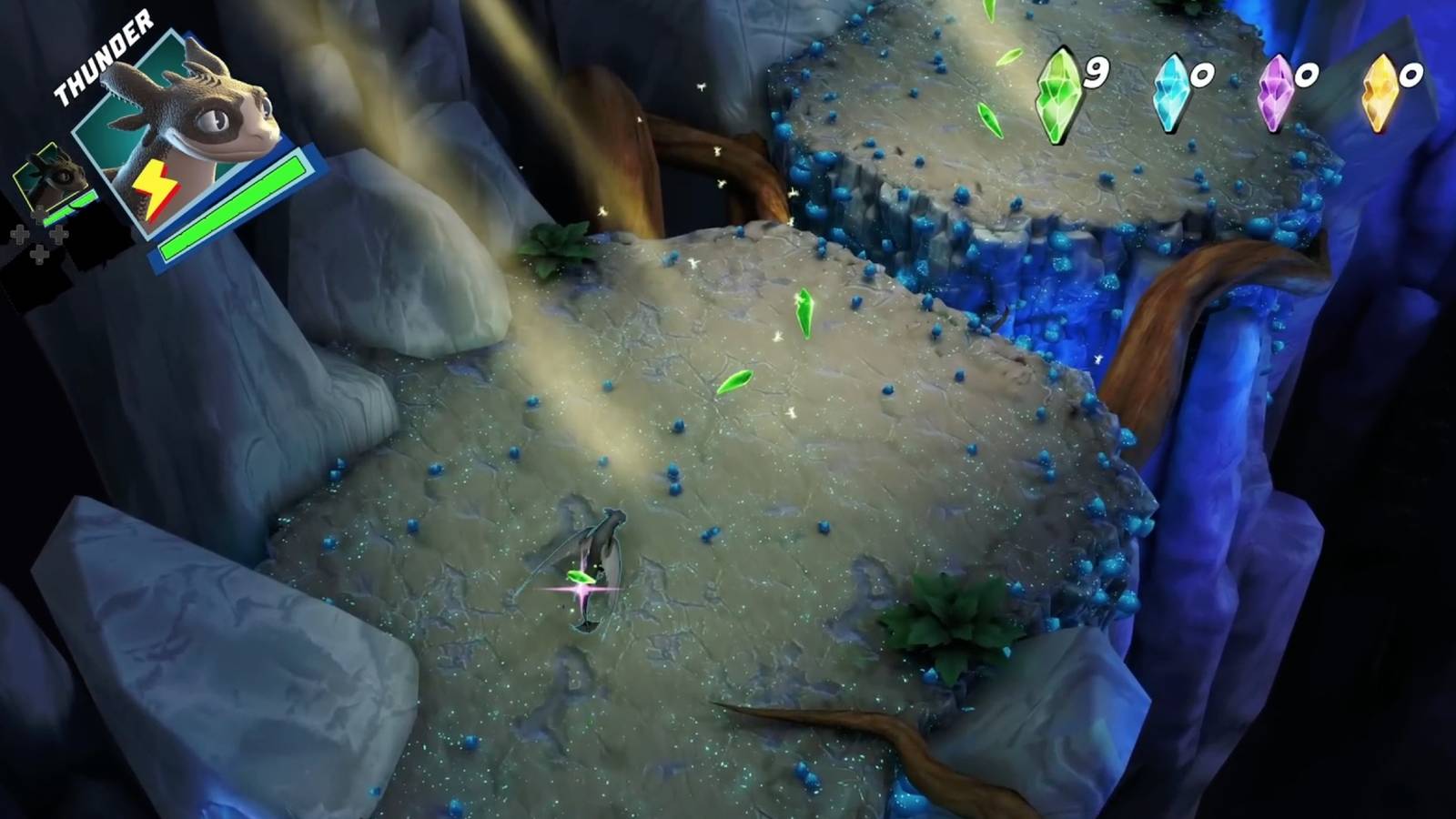Viewport: 1456px width, 819px height.
Task: Click the yellow crystal counter icon
Action: [1381, 87]
